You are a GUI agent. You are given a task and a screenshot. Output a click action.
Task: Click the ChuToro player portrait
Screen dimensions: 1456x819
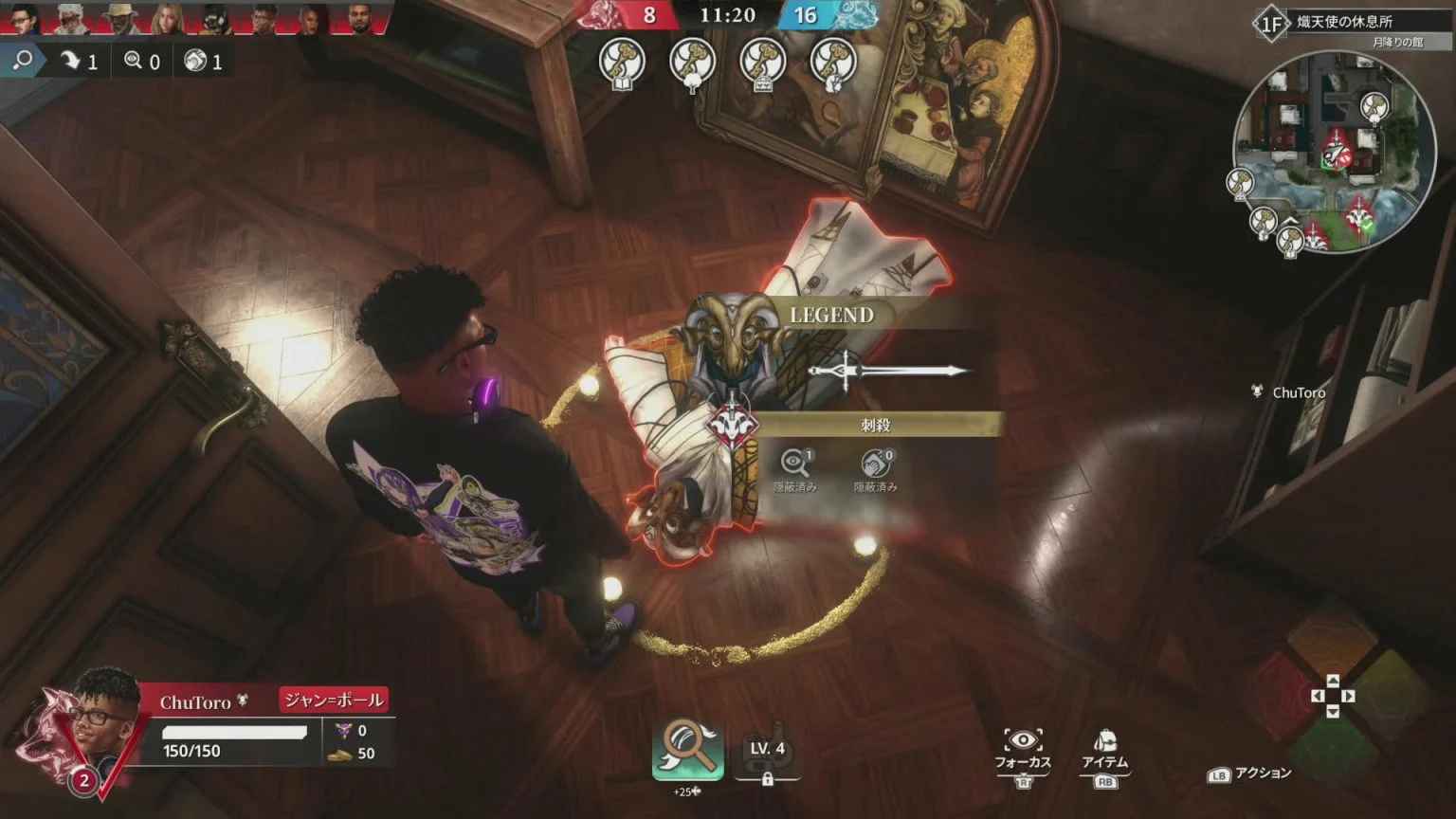[95, 722]
